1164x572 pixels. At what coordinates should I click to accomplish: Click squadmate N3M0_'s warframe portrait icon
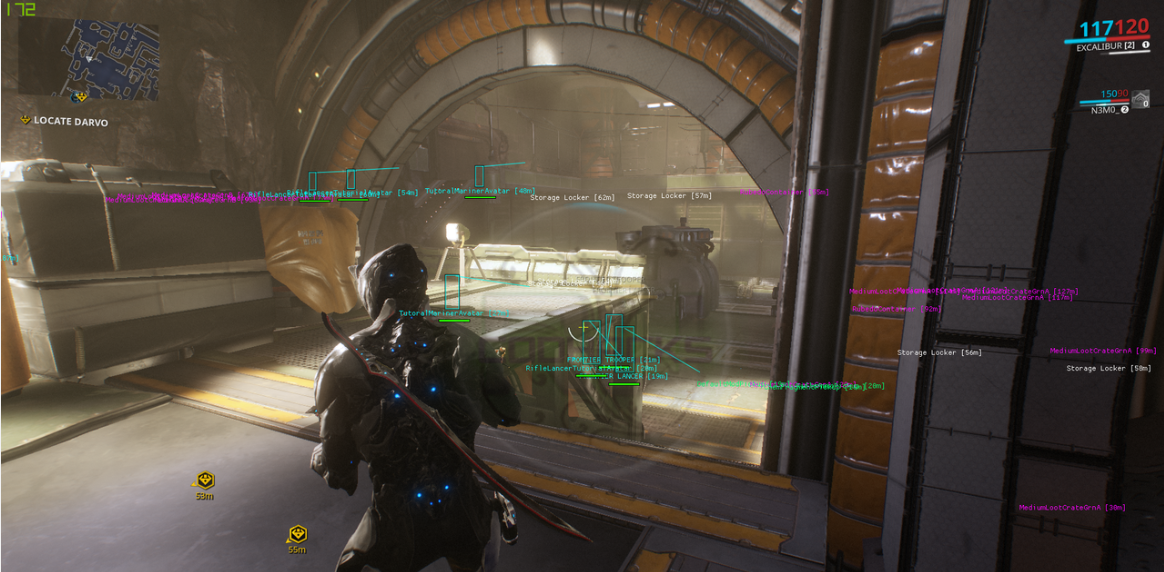pos(1140,98)
